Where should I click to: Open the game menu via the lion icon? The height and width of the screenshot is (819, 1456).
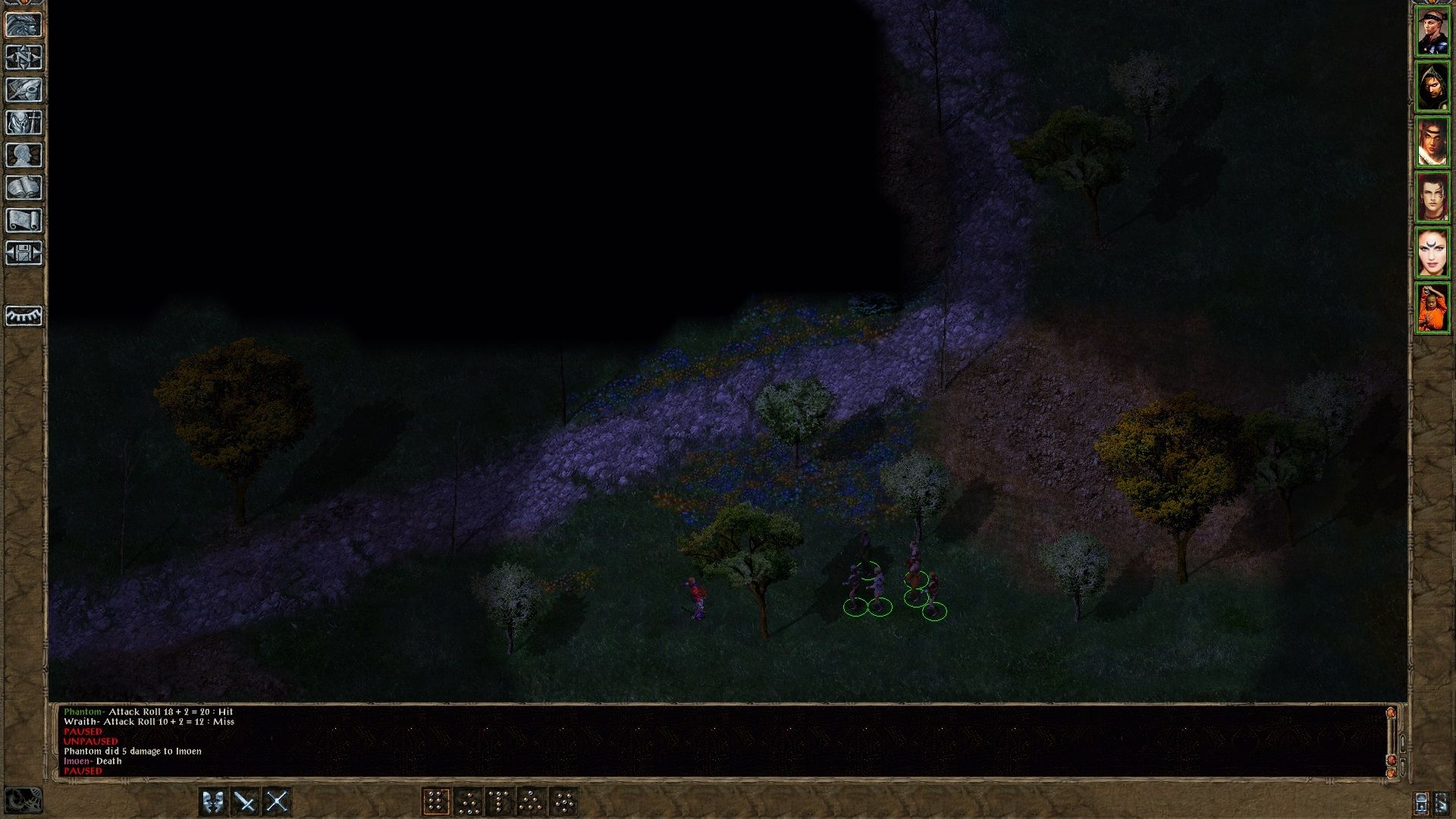coord(25,24)
